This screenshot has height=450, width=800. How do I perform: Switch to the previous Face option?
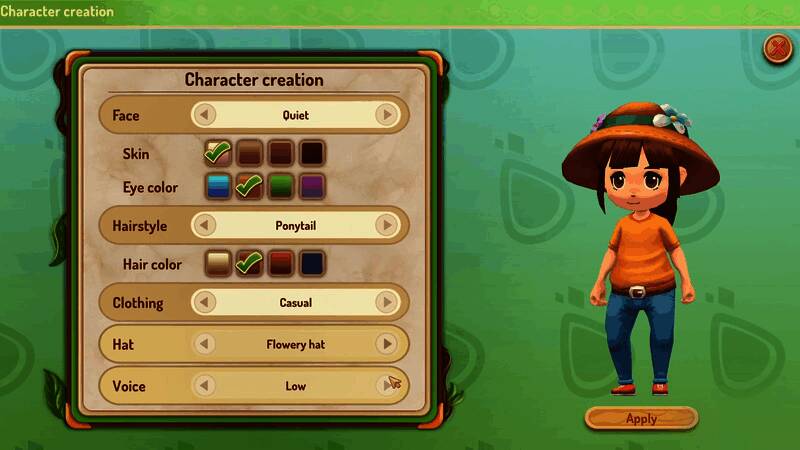click(204, 115)
